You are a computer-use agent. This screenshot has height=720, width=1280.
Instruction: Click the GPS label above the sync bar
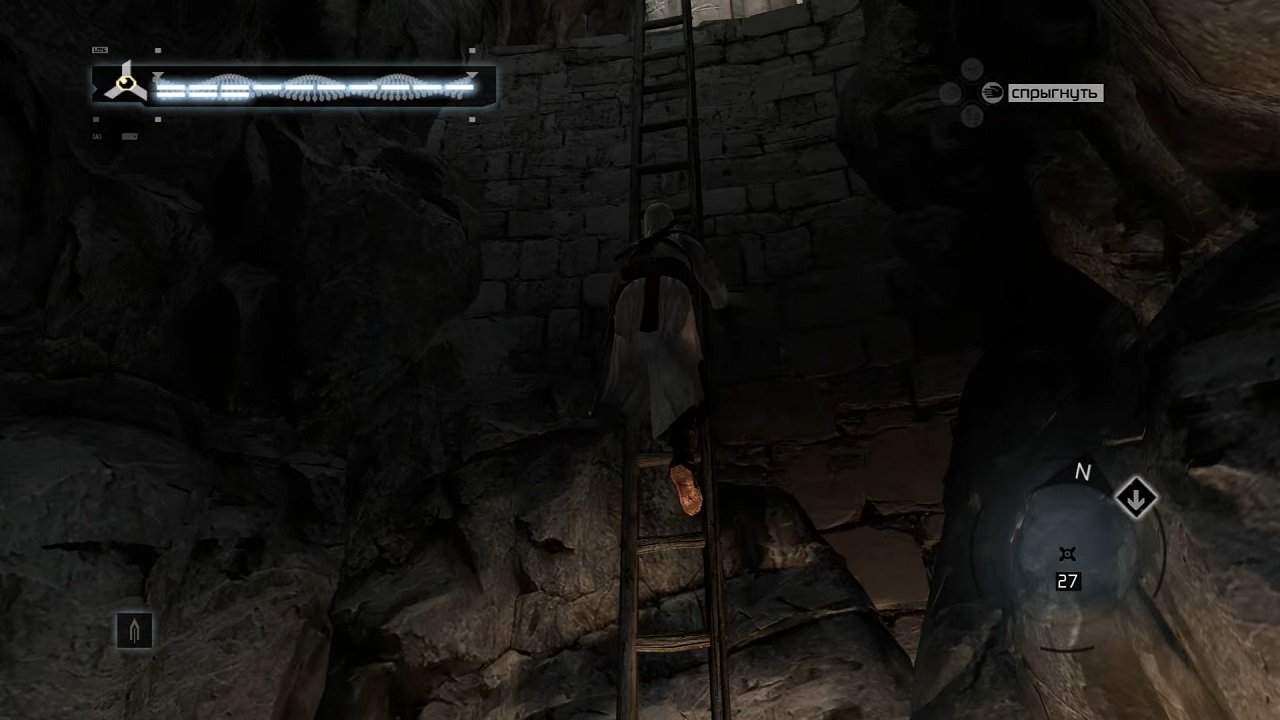pos(98,48)
